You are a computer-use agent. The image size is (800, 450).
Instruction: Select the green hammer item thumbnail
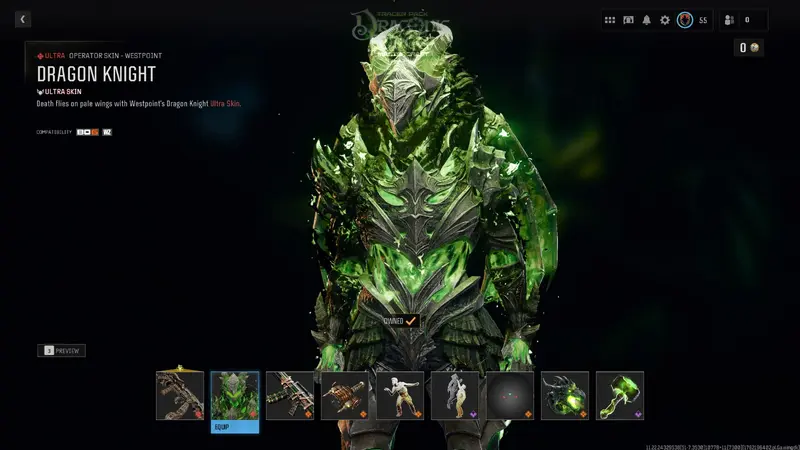coord(620,395)
